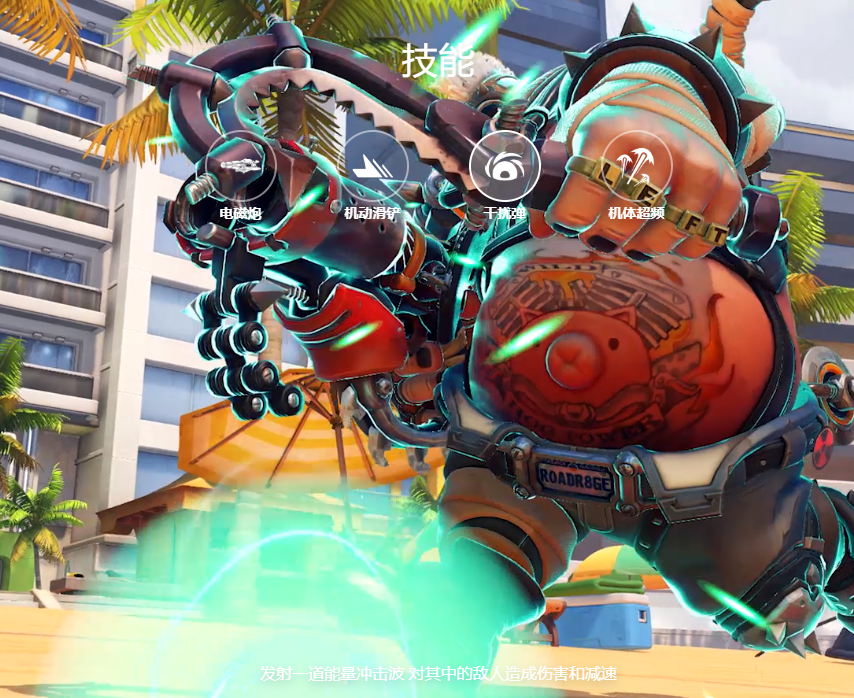This screenshot has height=698, width=854.
Task: Open the 机体超频 ability icon
Action: point(637,166)
